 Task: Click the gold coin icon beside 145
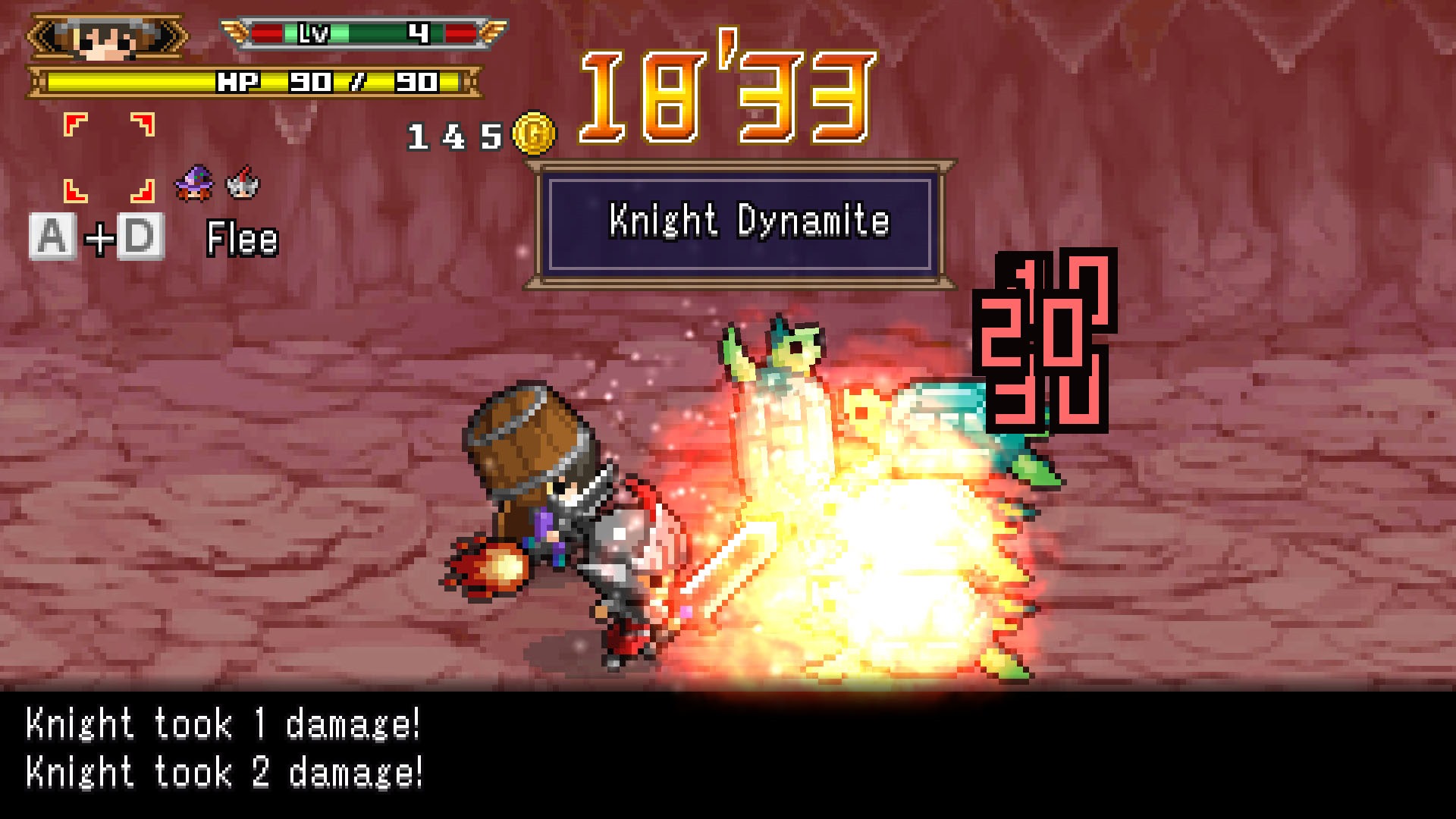(x=535, y=132)
